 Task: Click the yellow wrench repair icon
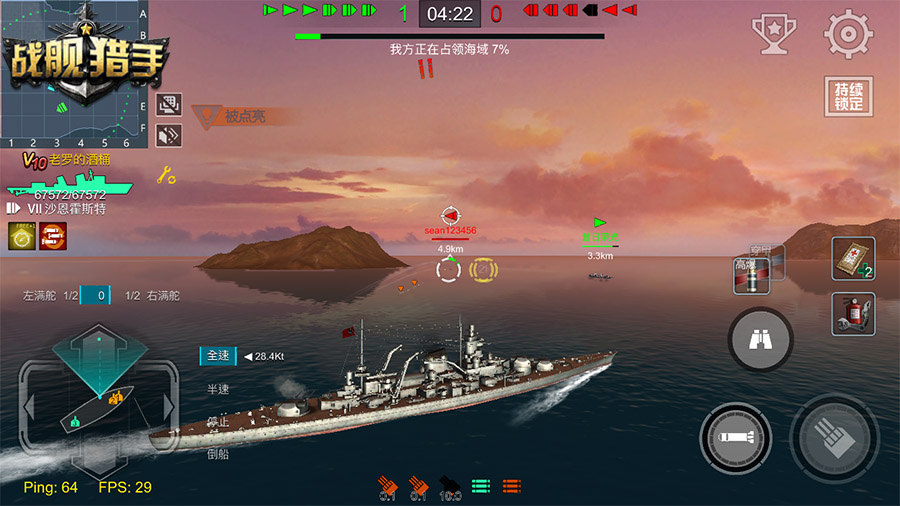coord(167,176)
